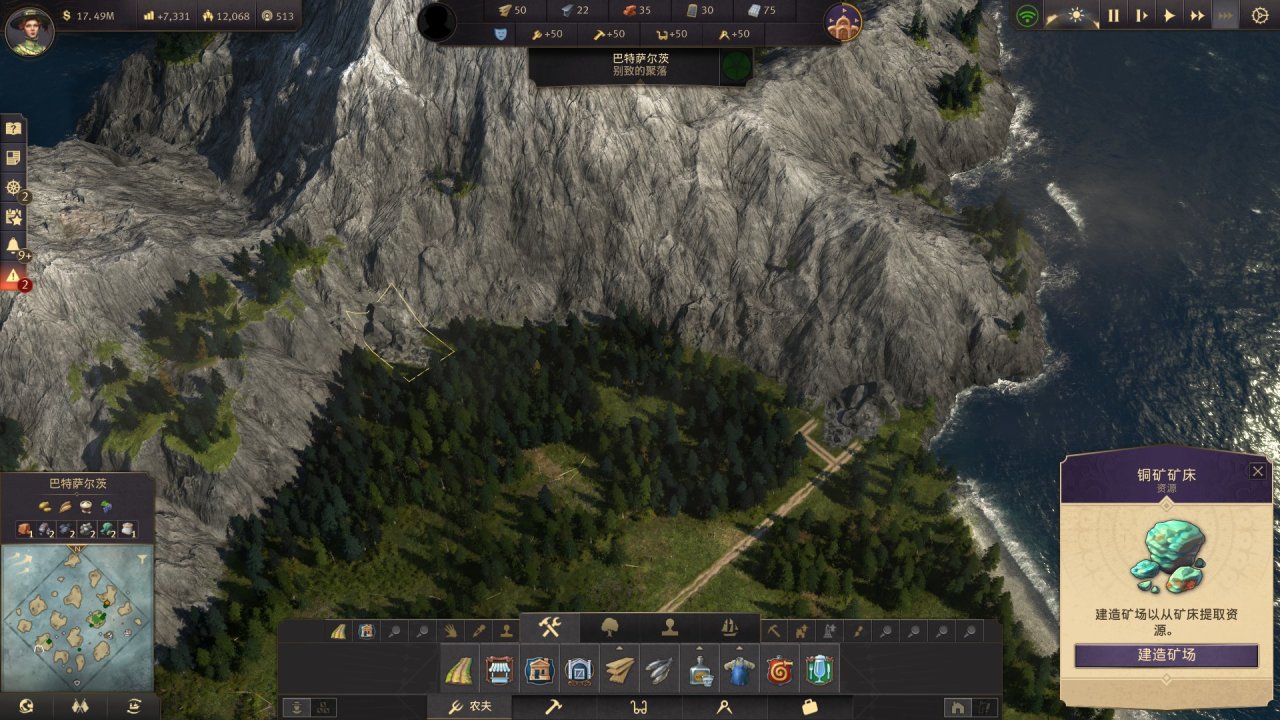Open the settings gear menu
1280x720 pixels.
(x=1259, y=15)
